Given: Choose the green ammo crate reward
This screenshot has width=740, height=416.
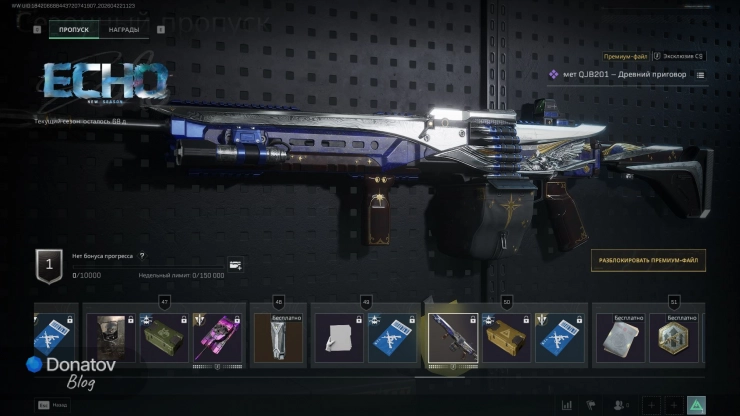Looking at the screenshot, I should point(163,338).
